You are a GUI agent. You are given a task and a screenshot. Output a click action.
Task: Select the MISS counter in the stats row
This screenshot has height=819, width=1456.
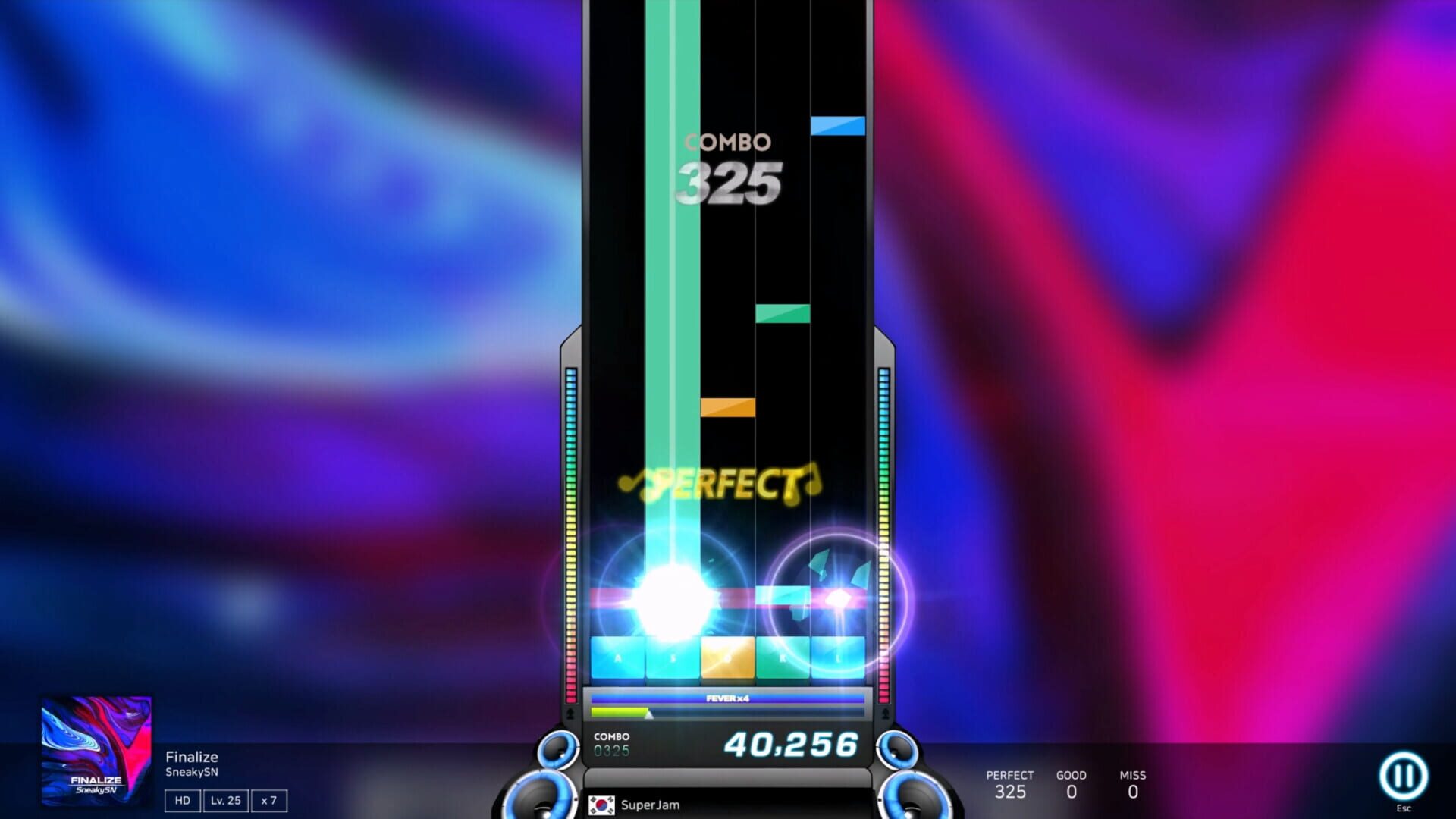coord(1133,783)
